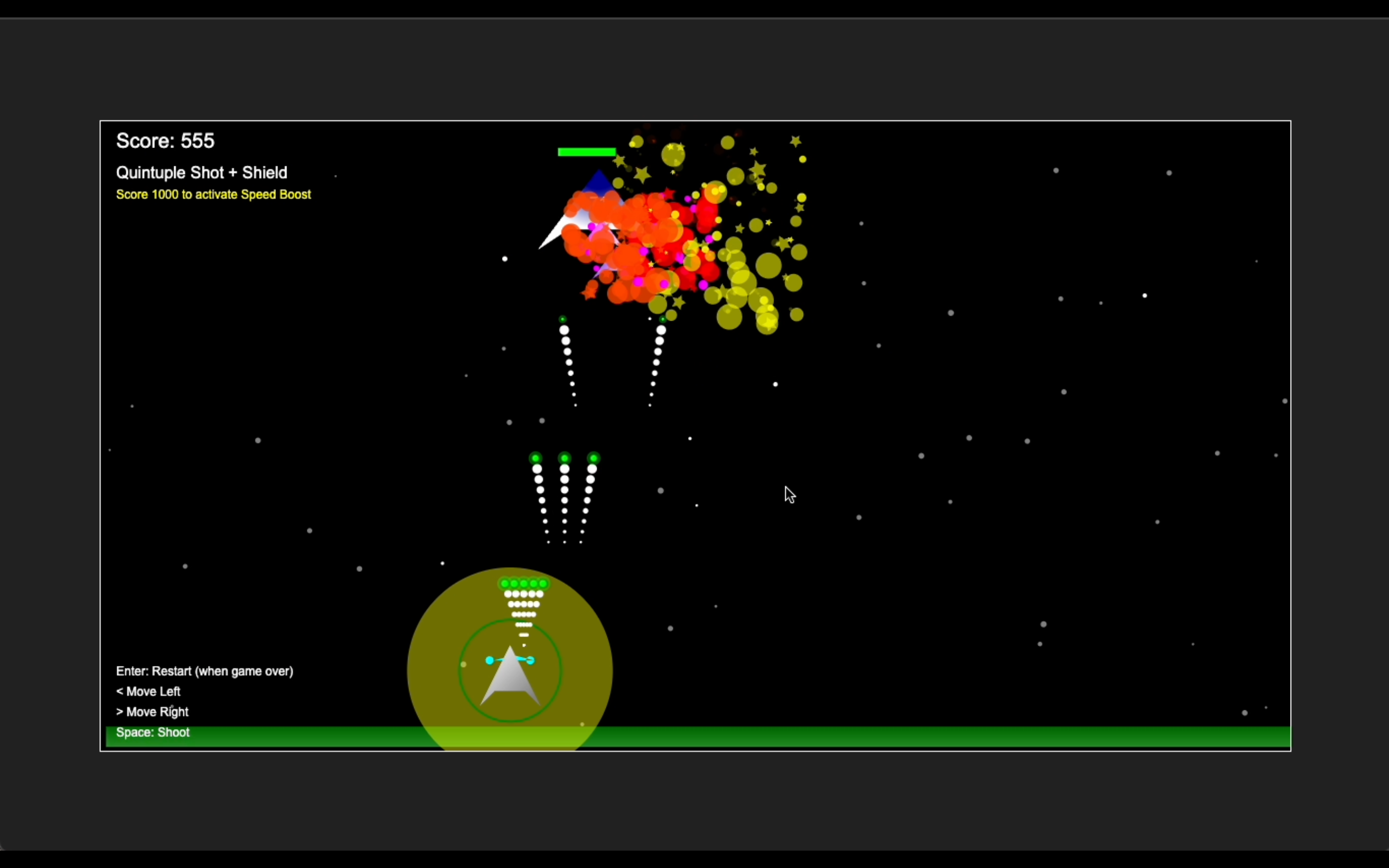Click the green enemy health bar
The image size is (1389, 868).
586,151
